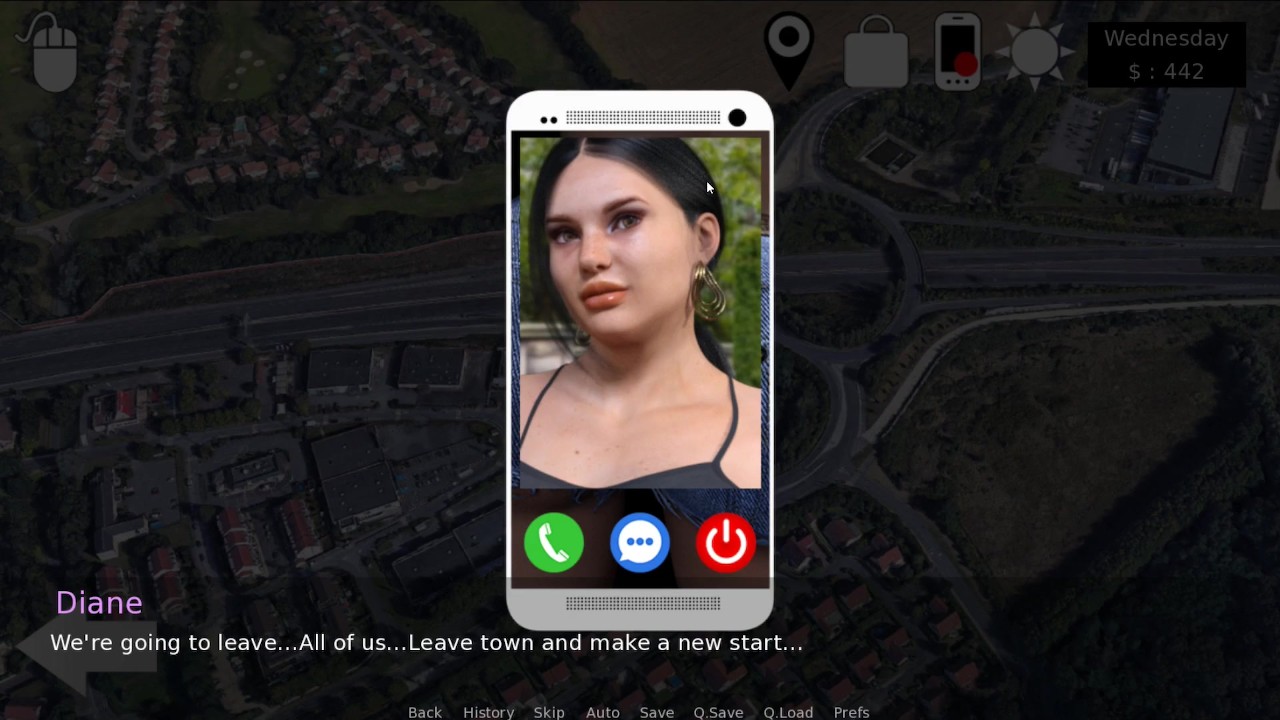The height and width of the screenshot is (720, 1280).
Task: Quick load using Q.Load
Action: [788, 712]
